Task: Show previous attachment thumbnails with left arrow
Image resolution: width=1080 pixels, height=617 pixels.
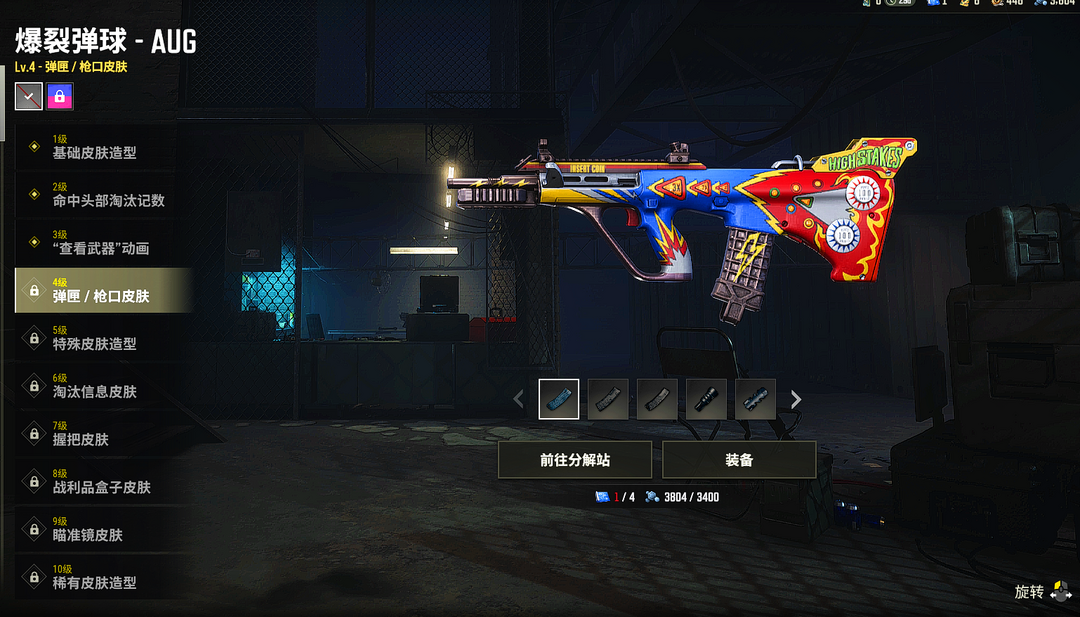Action: (x=518, y=399)
